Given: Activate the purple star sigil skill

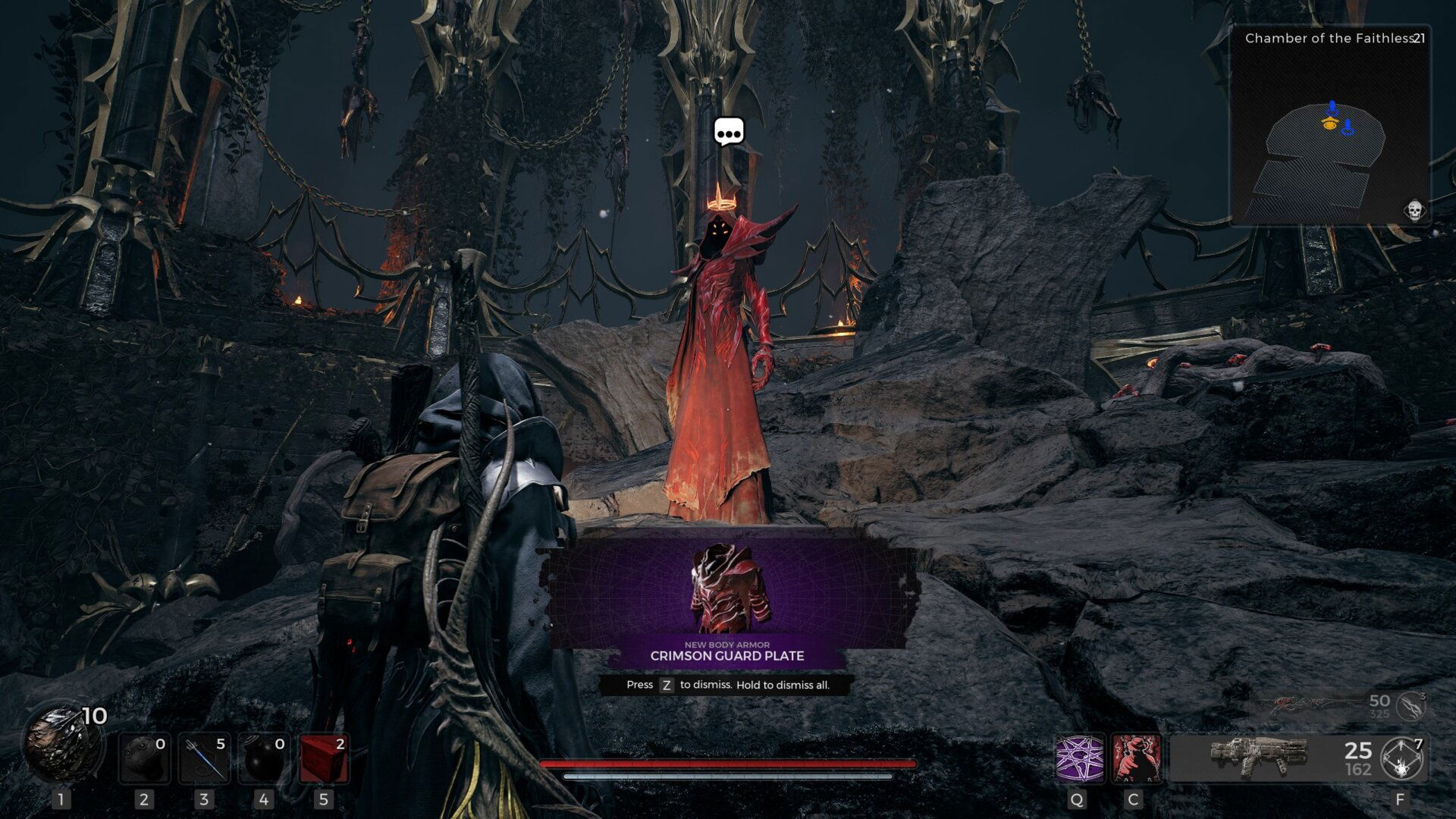Looking at the screenshot, I should pos(1079,758).
